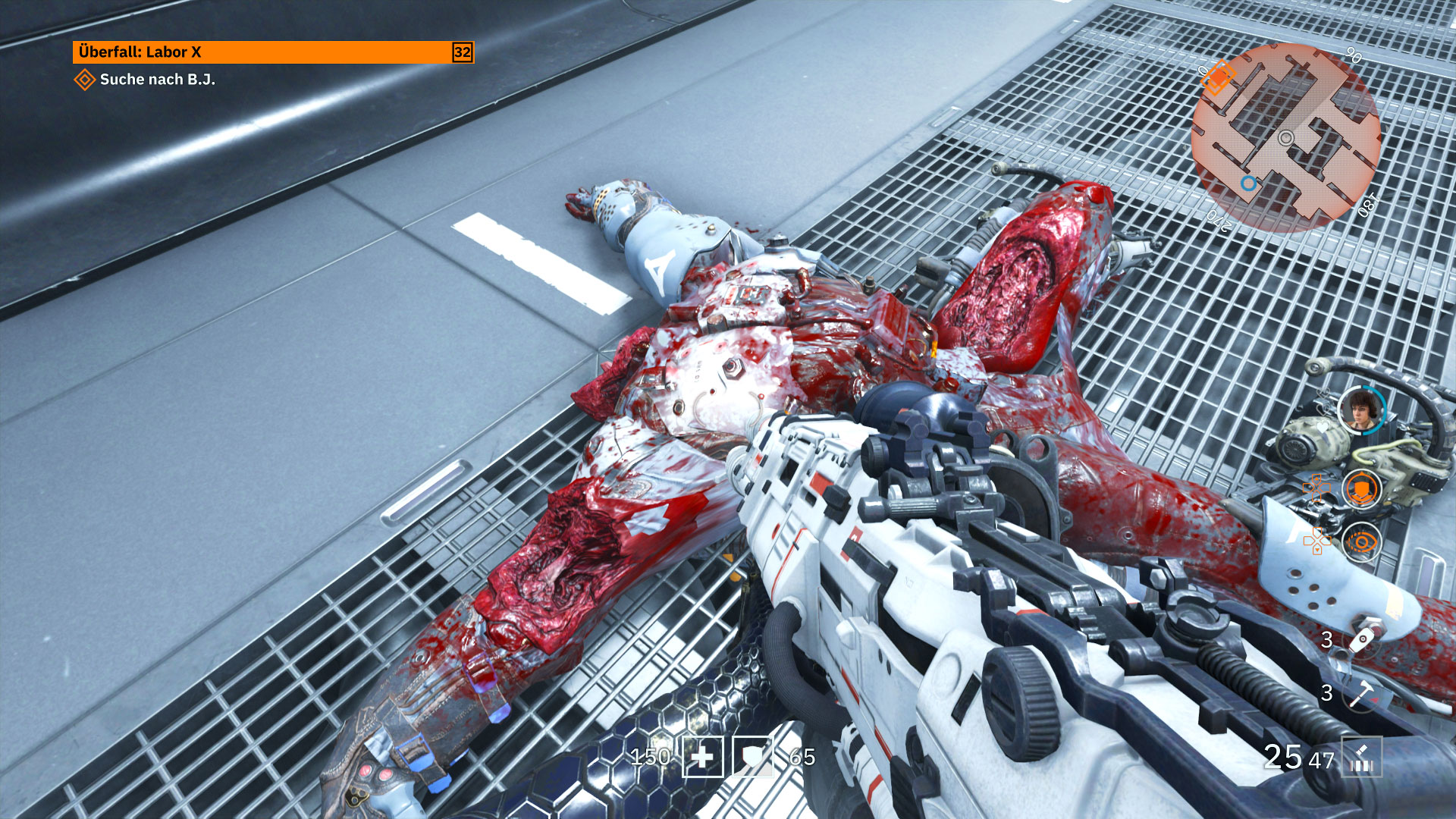The width and height of the screenshot is (1456, 819).
Task: Click the orange objective marker on minimap
Action: (1218, 77)
